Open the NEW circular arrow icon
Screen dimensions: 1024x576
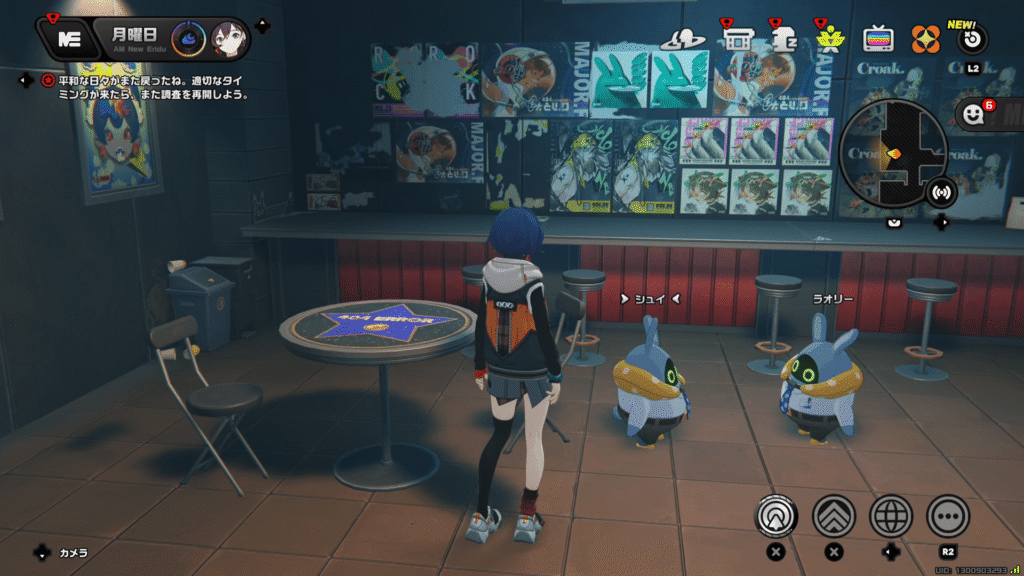click(972, 40)
